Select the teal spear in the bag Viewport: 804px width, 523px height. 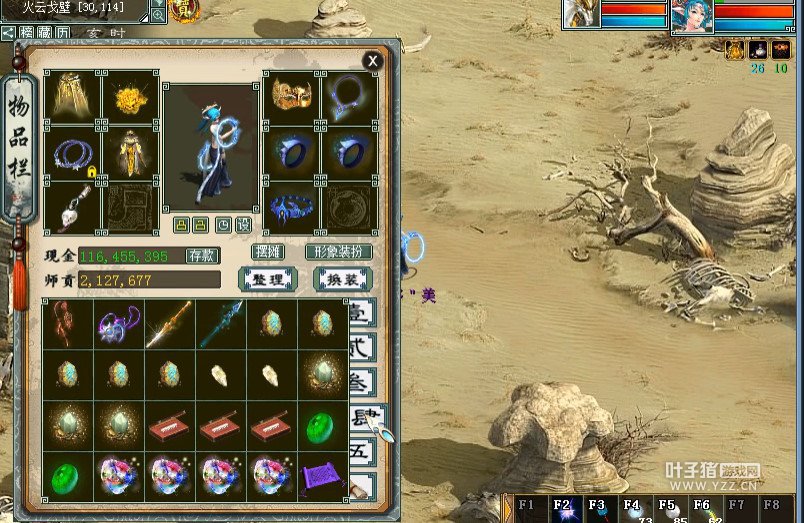coord(219,324)
